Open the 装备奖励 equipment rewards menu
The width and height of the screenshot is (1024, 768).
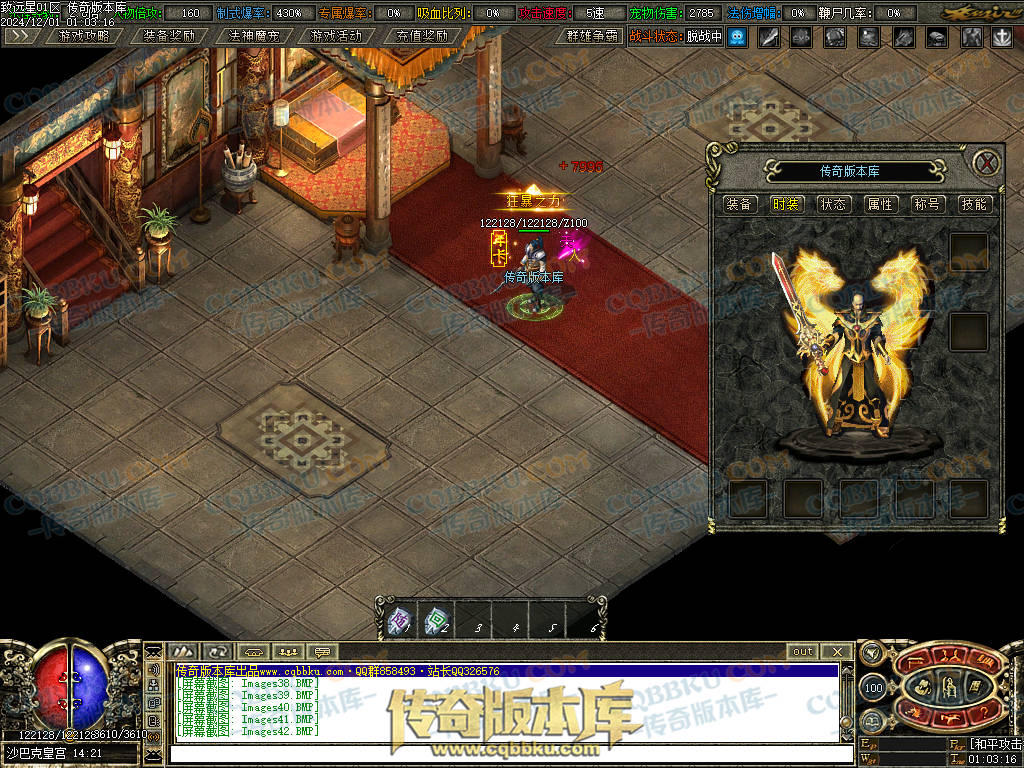[169, 36]
